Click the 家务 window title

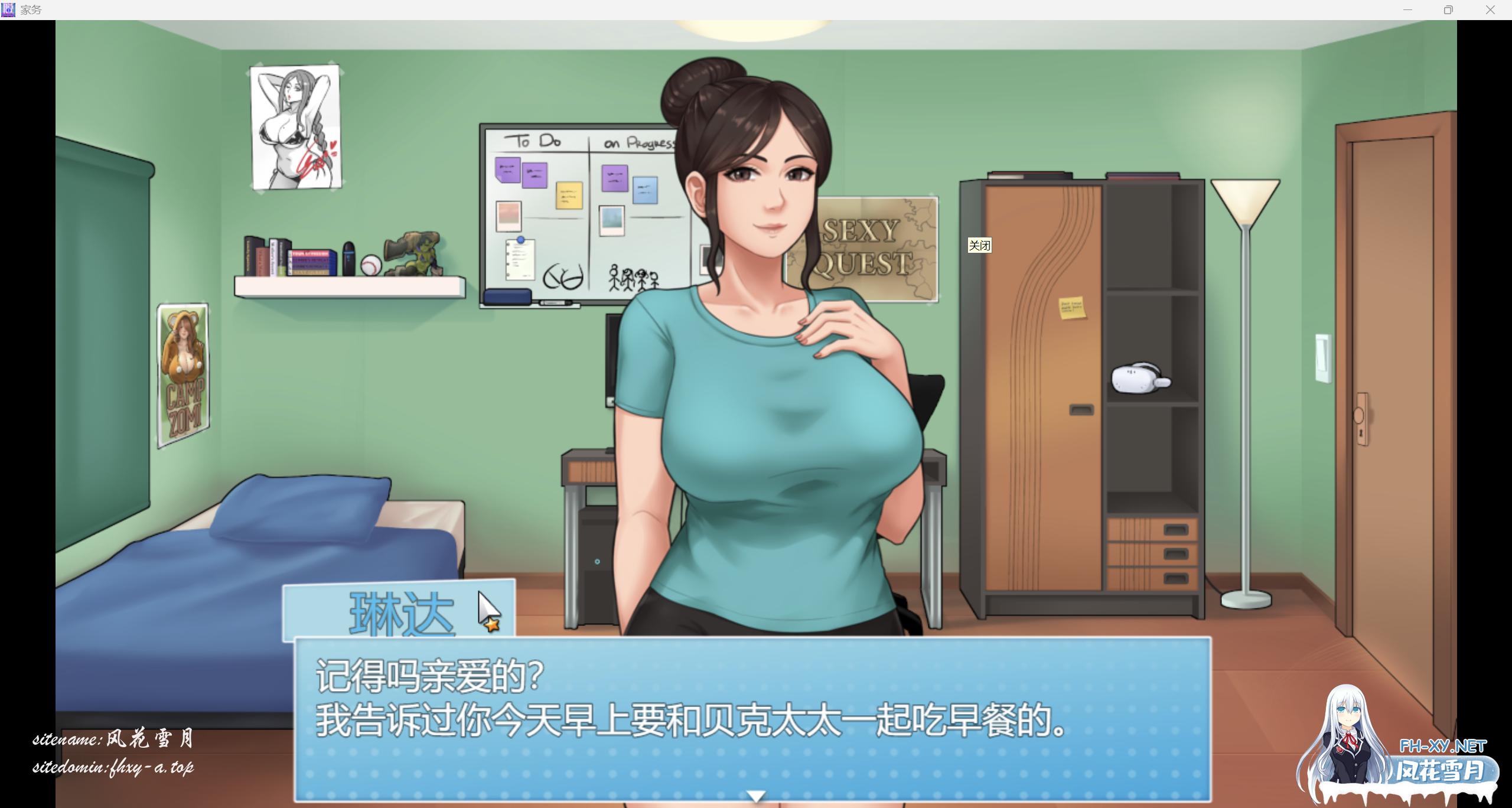pos(31,9)
